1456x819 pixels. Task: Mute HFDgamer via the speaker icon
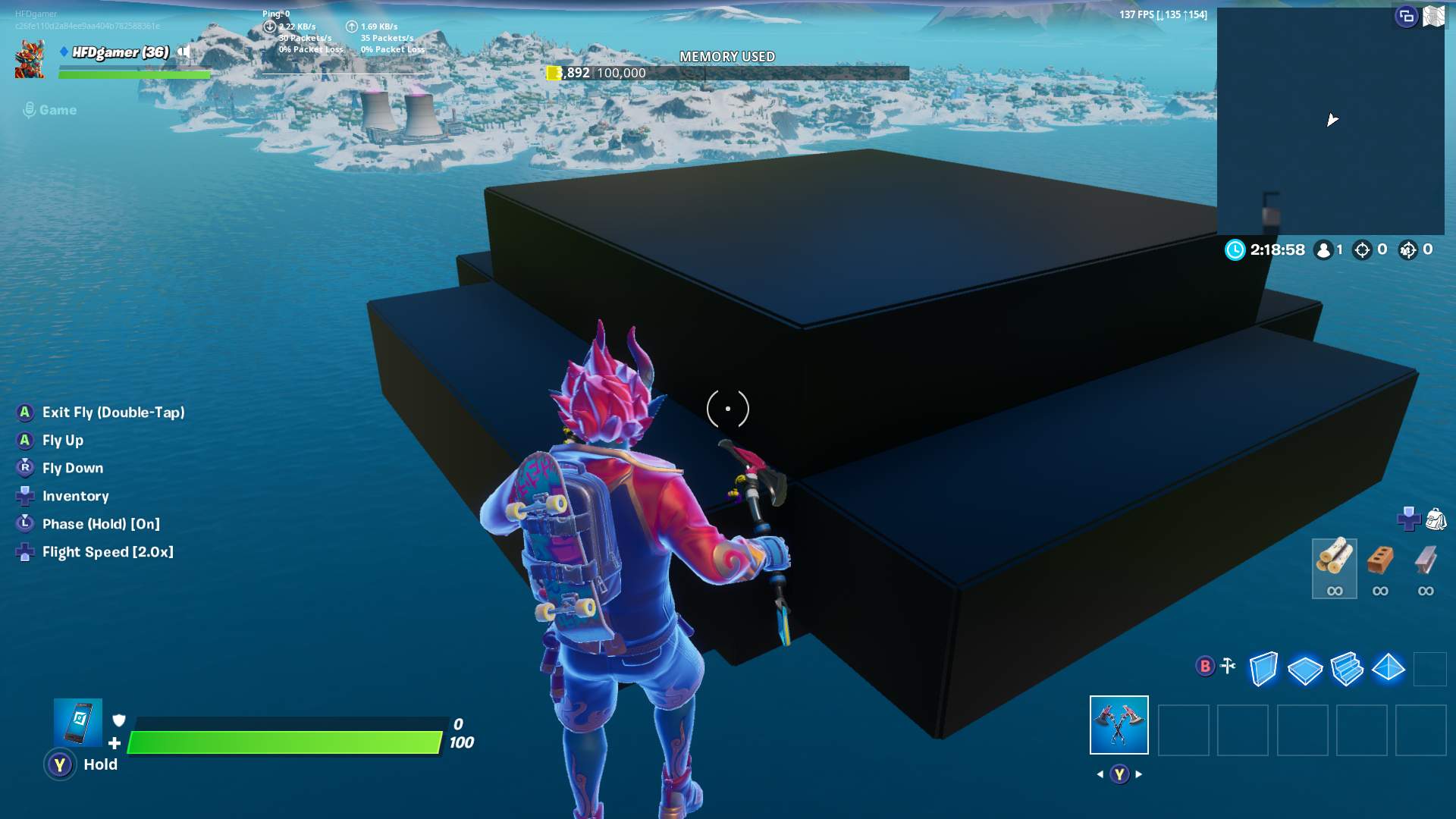point(184,53)
